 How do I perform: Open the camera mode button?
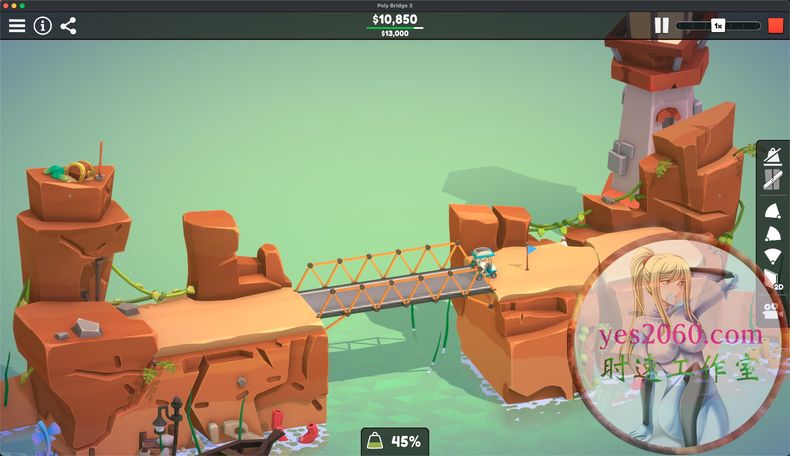click(x=772, y=310)
